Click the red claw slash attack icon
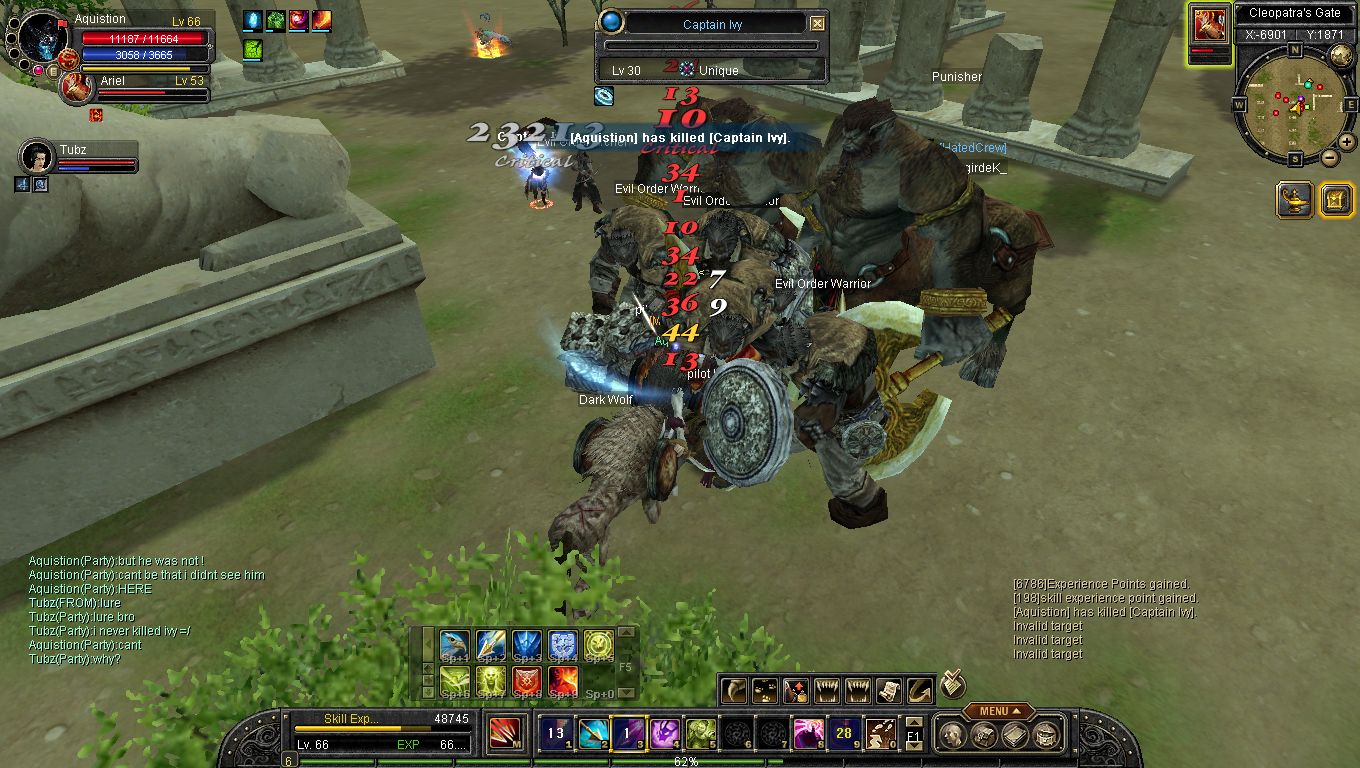Screen dimensions: 1360x768 504,734
